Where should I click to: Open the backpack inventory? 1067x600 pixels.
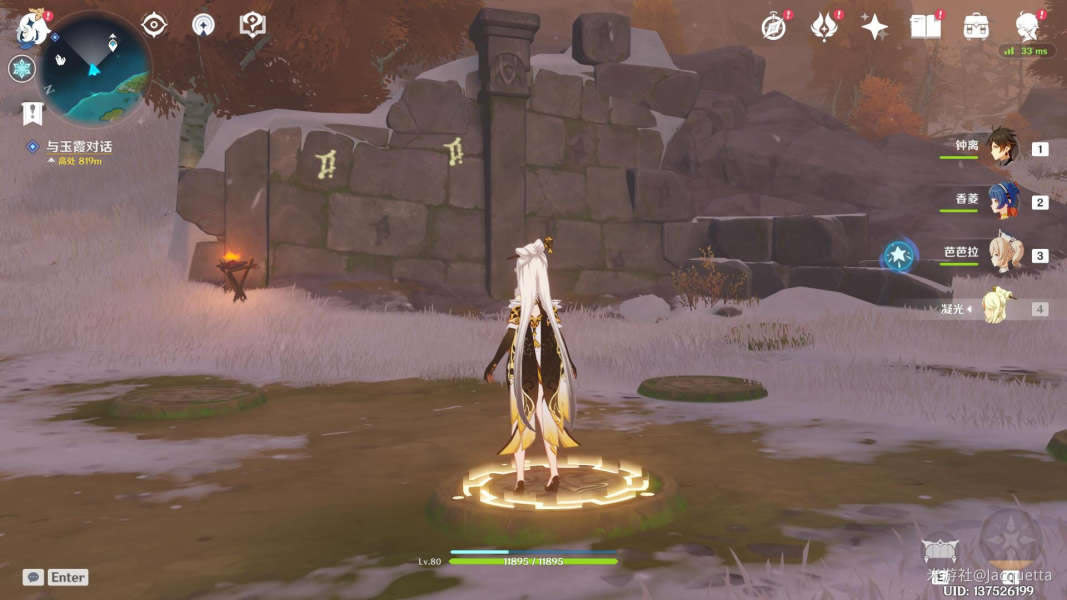(976, 27)
